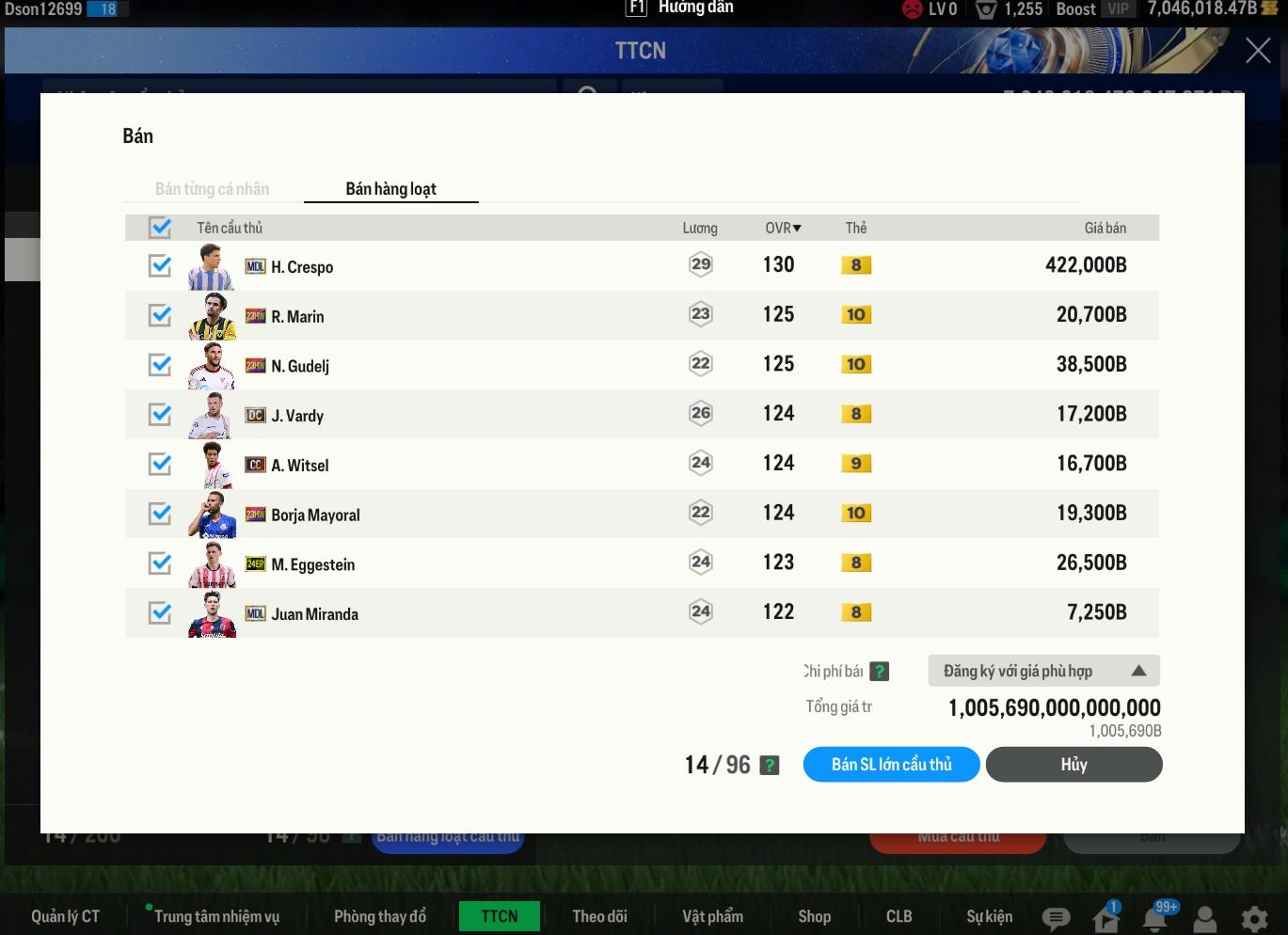Toggle the select-all checkbox in header
Viewport: 1288px width, 935px height.
tap(160, 228)
